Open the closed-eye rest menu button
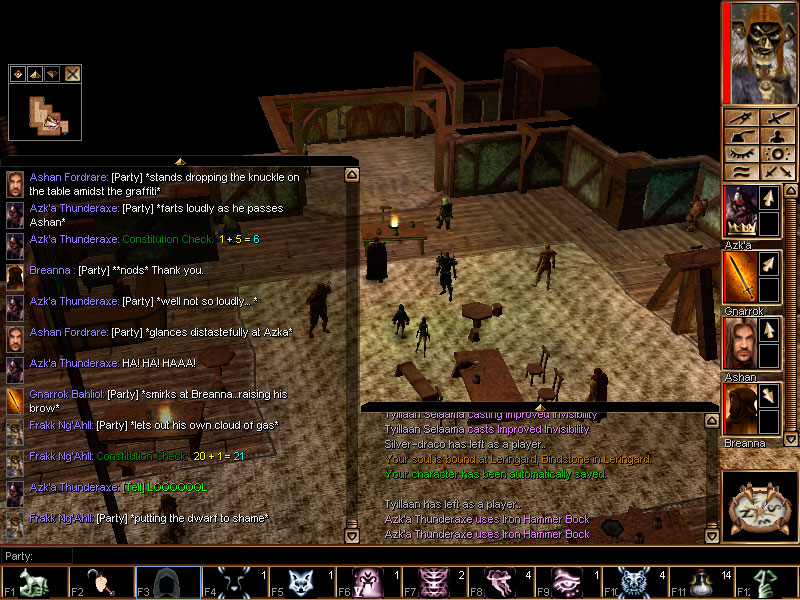 click(x=740, y=154)
